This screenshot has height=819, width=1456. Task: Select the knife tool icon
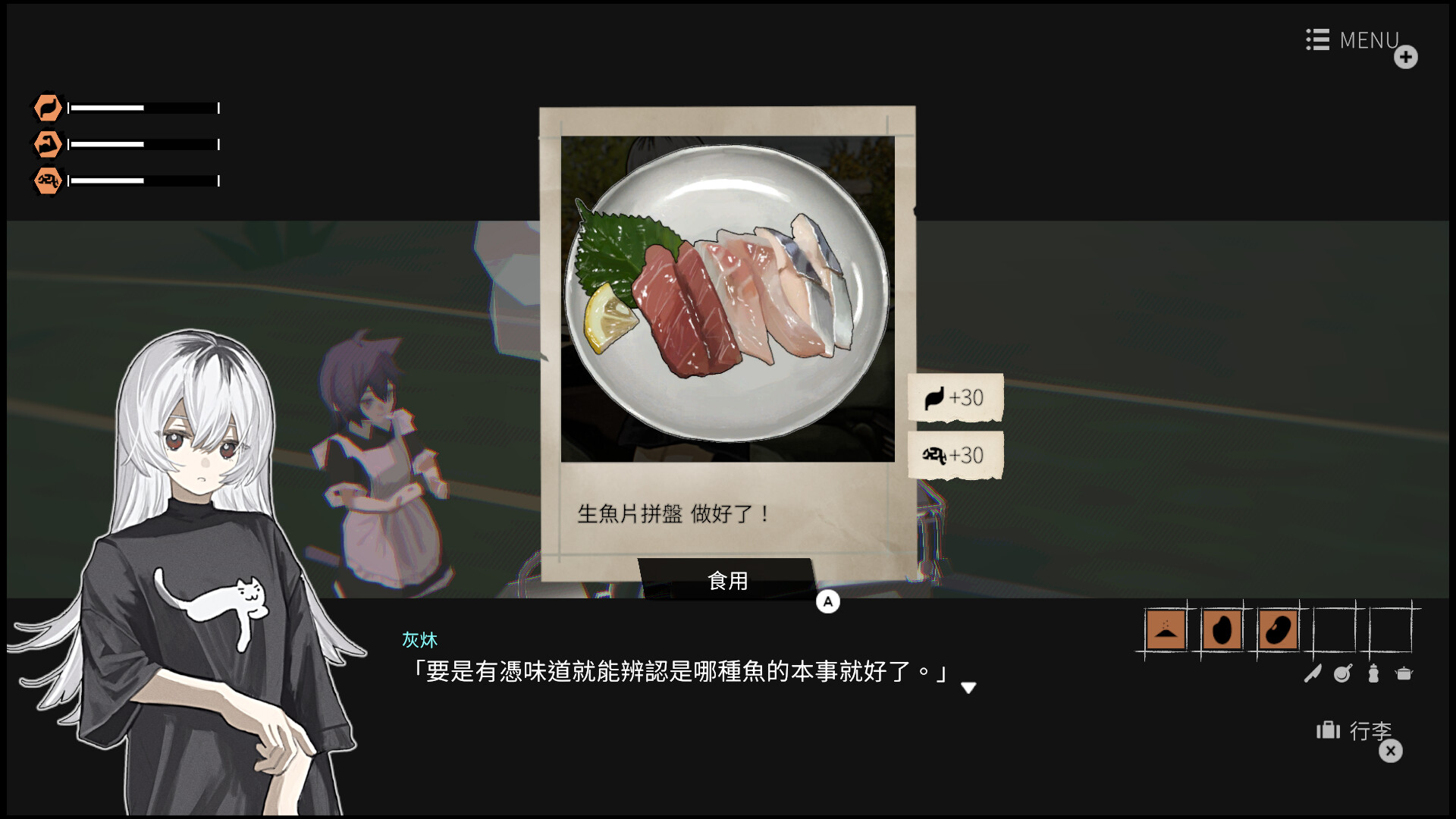click(x=1313, y=673)
